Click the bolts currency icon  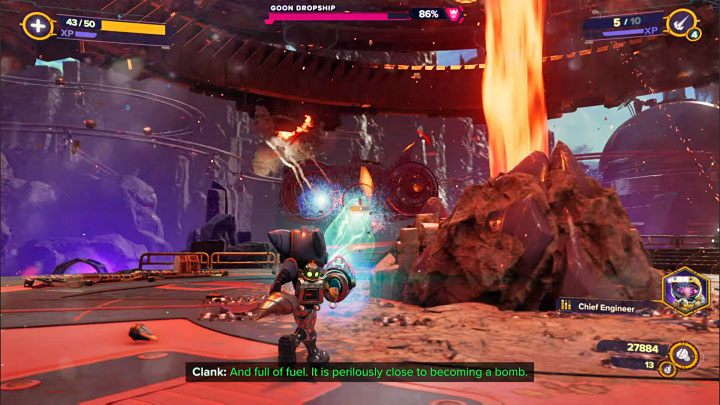tap(682, 351)
